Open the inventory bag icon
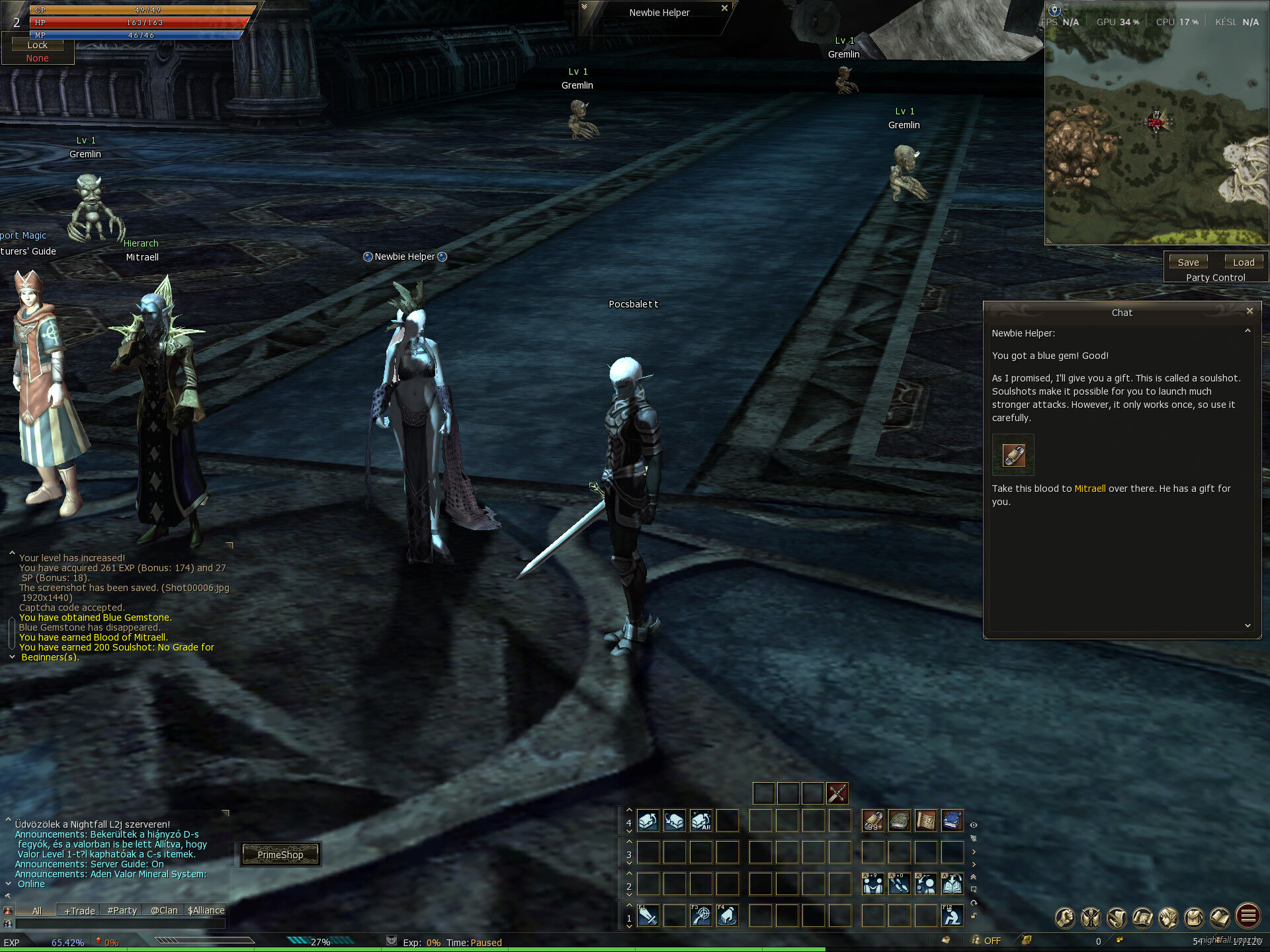The width and height of the screenshot is (1270, 952). 1194,917
